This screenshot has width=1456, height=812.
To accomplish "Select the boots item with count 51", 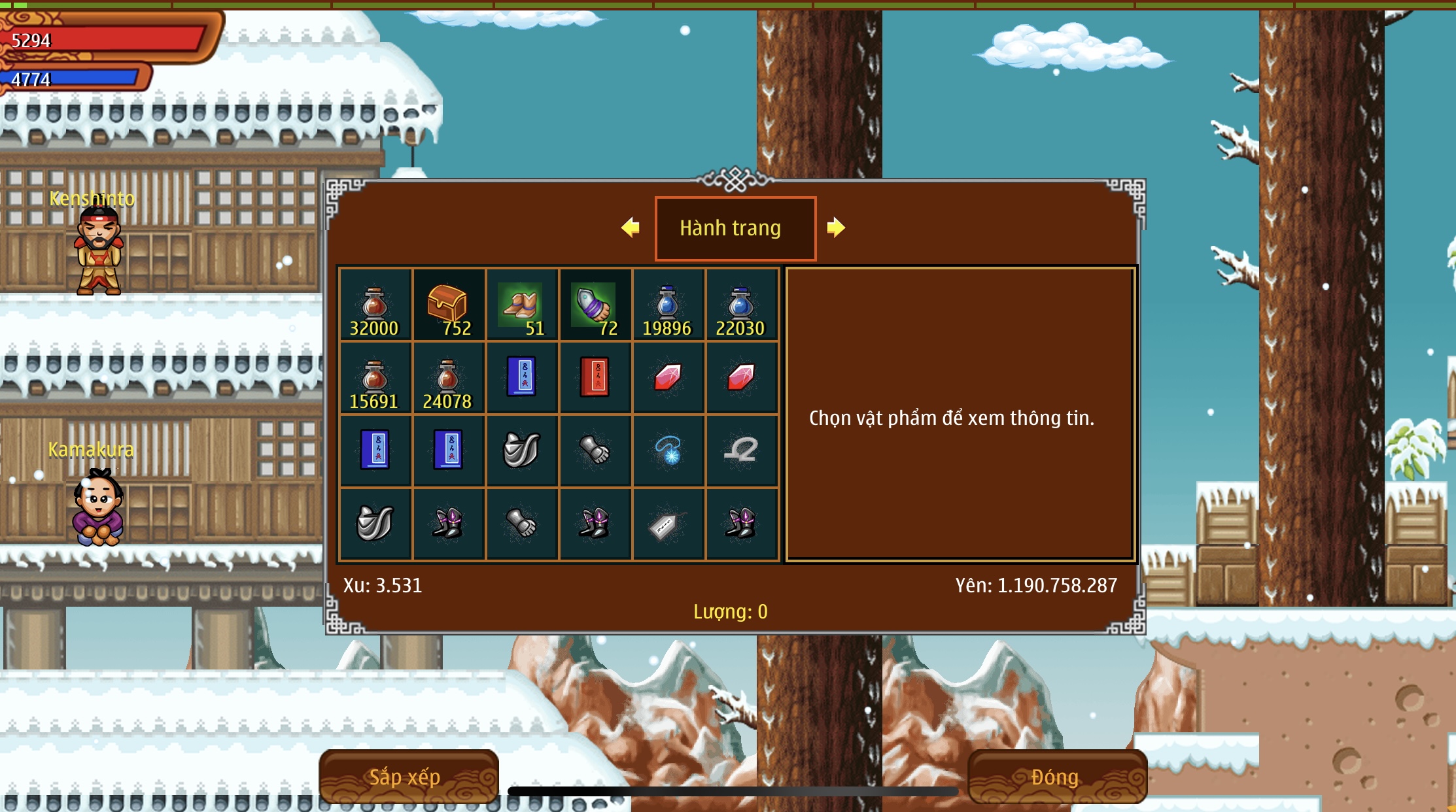I will tap(521, 305).
